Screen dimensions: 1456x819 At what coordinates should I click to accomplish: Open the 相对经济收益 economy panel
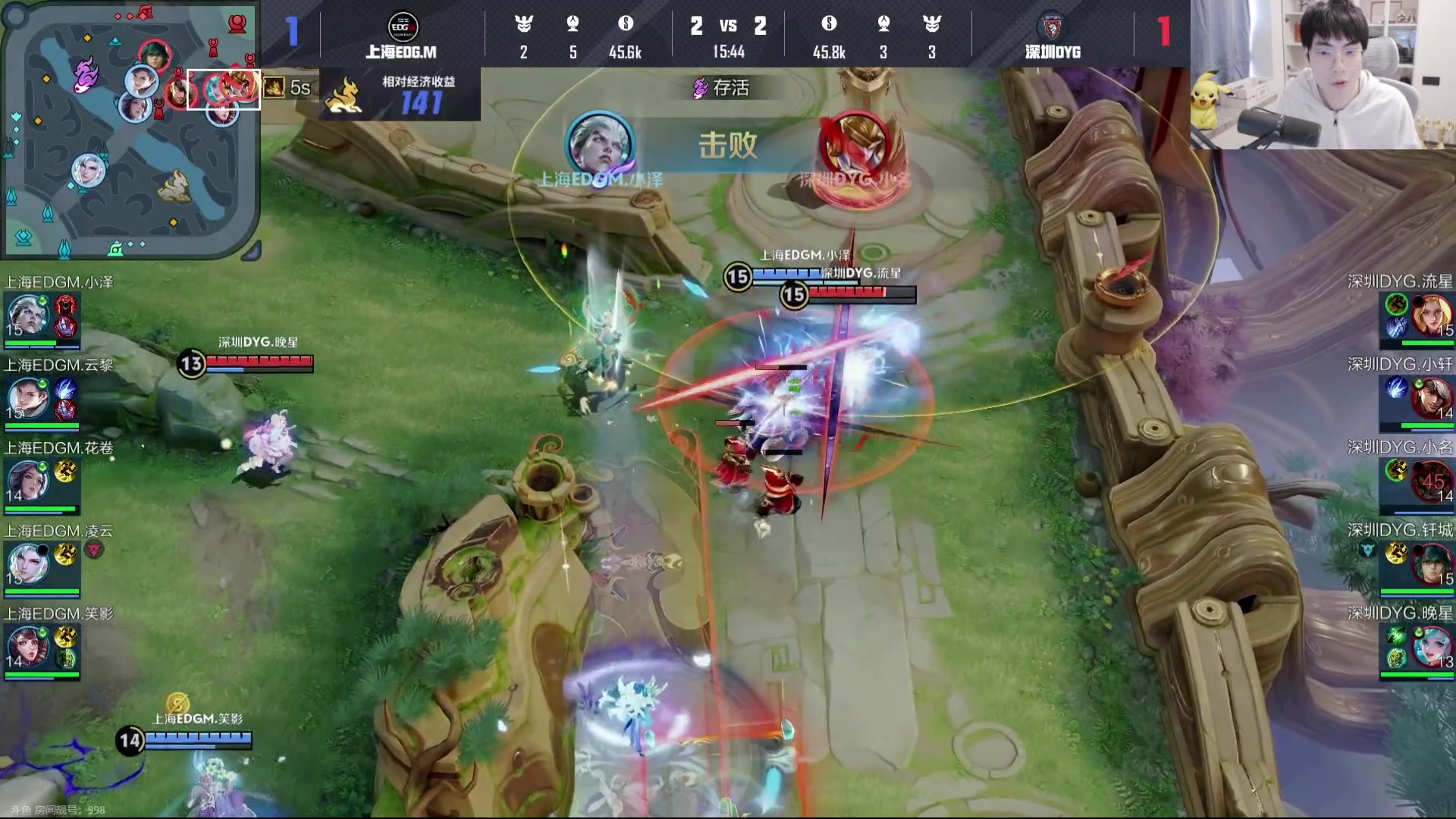[400, 95]
